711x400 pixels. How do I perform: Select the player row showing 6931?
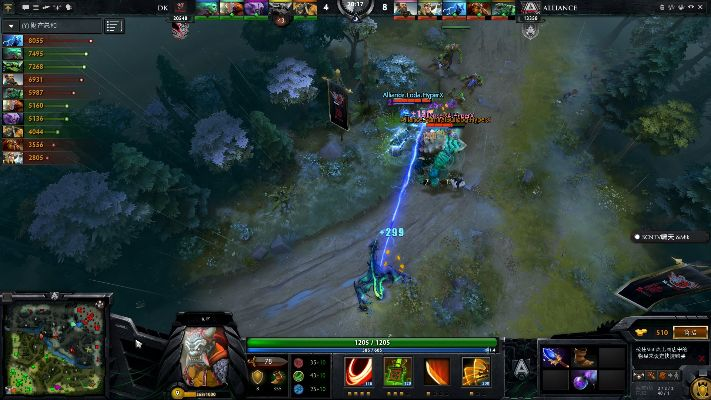40,79
